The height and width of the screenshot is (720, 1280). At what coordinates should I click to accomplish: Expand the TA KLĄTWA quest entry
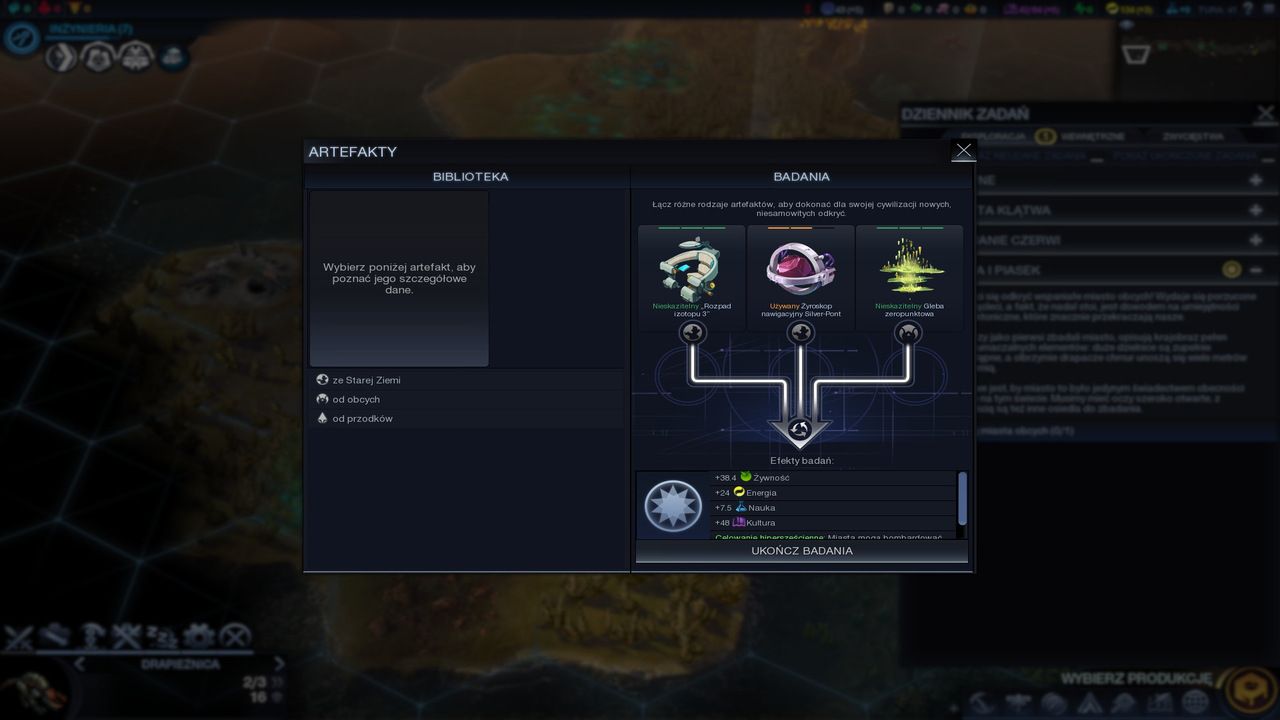click(1255, 210)
